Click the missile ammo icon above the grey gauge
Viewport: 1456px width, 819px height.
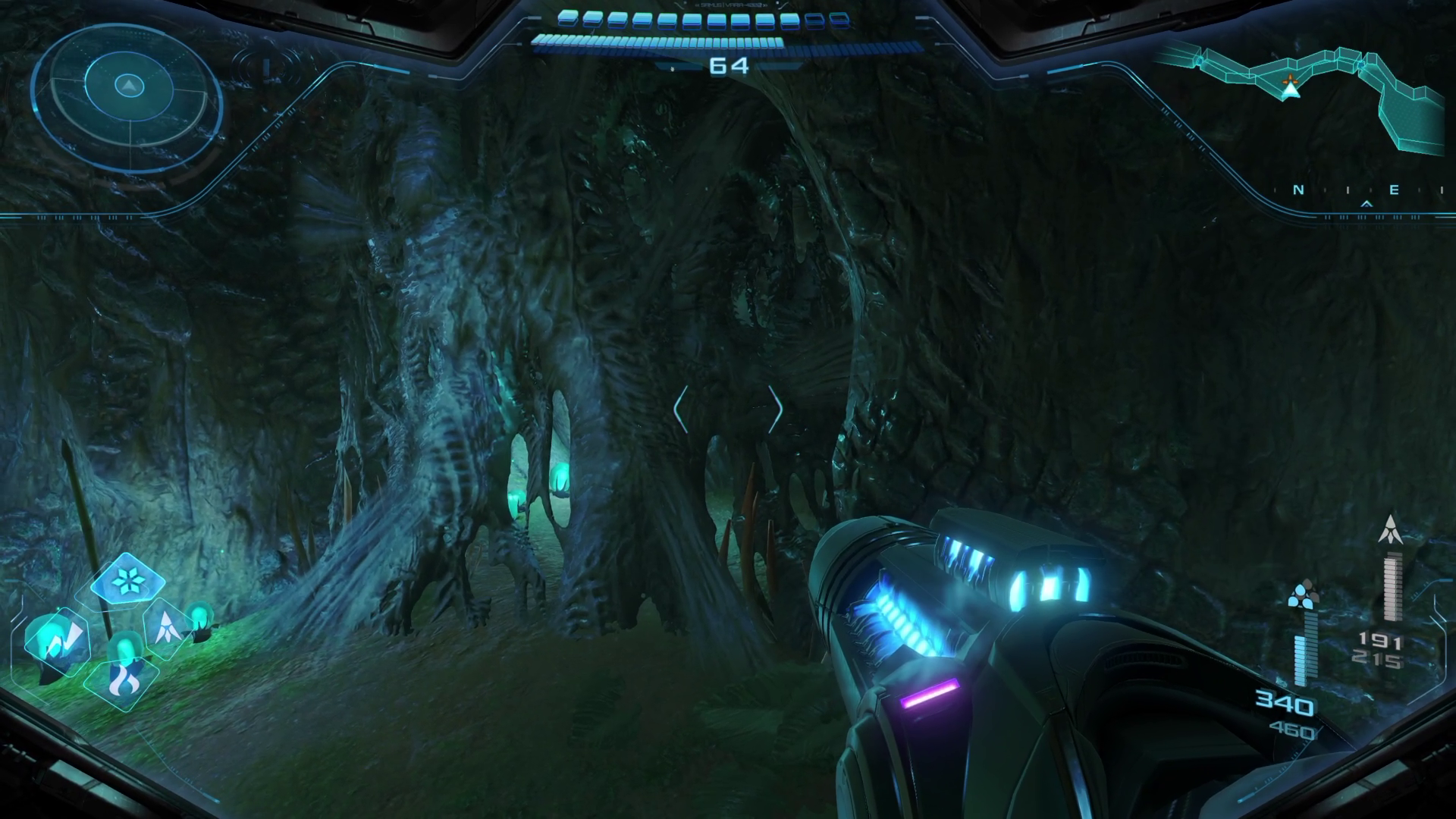tap(1390, 529)
